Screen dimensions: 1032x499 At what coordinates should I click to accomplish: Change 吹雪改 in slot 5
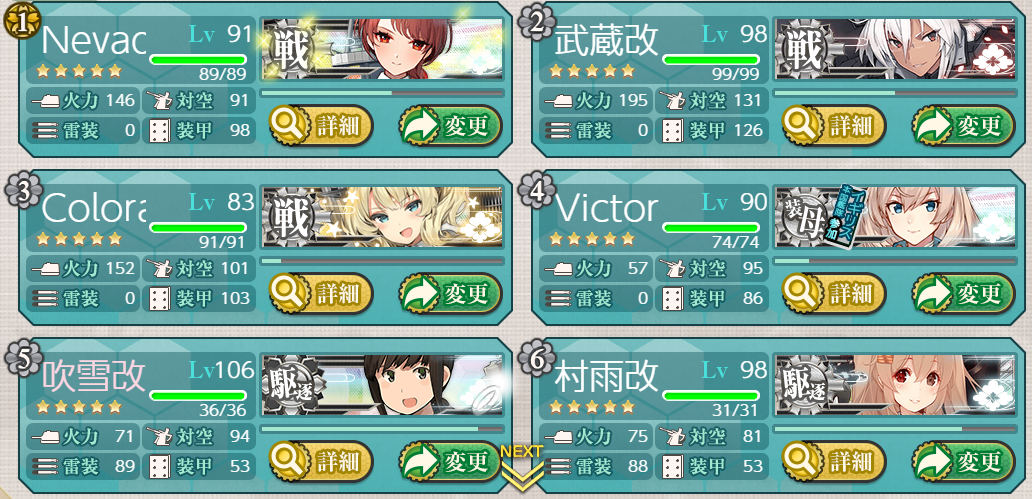(x=449, y=461)
